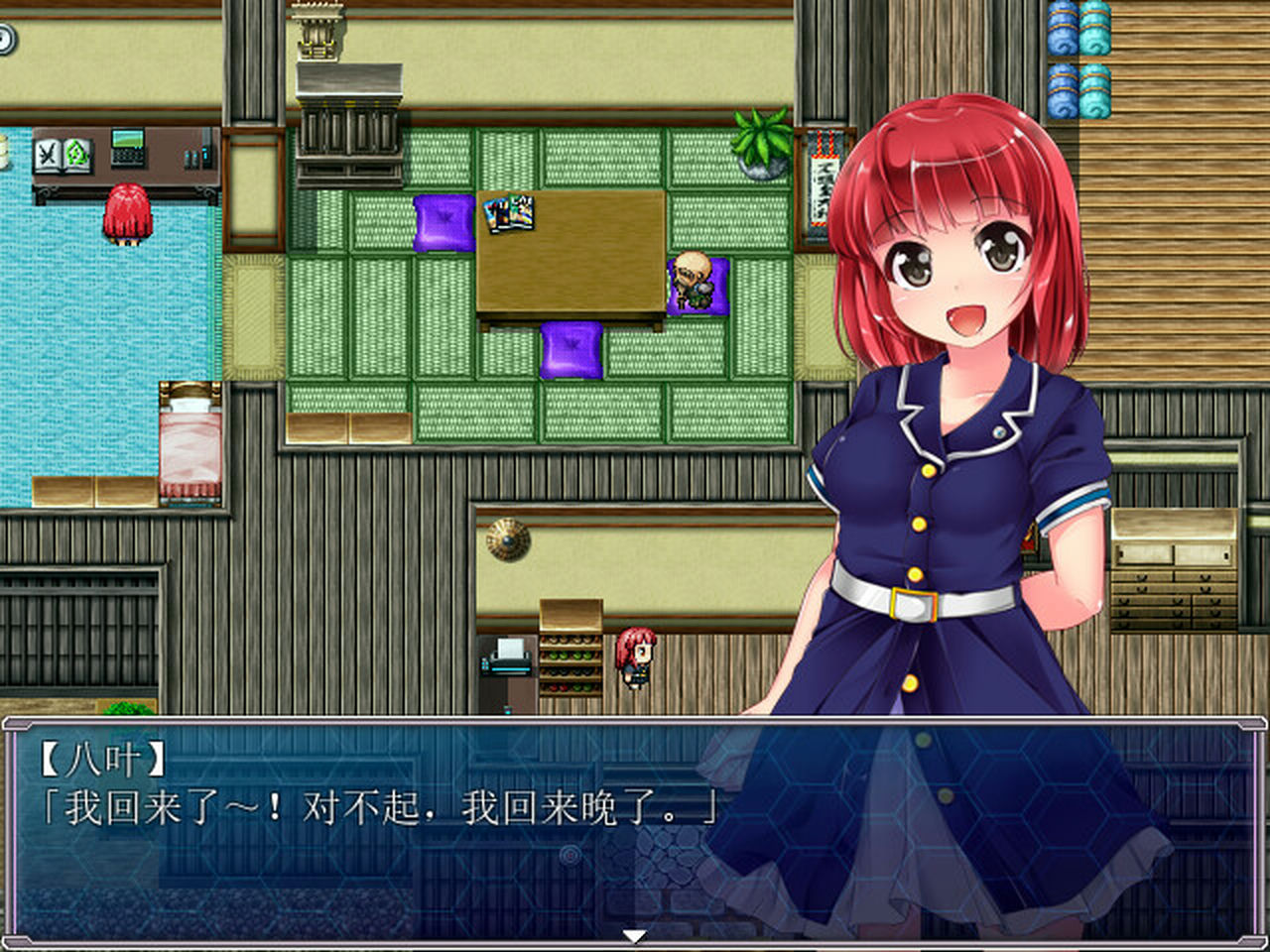Click the red-haired girl beside the bottle shelf
Image resolution: width=1270 pixels, height=952 pixels.
coord(635,659)
